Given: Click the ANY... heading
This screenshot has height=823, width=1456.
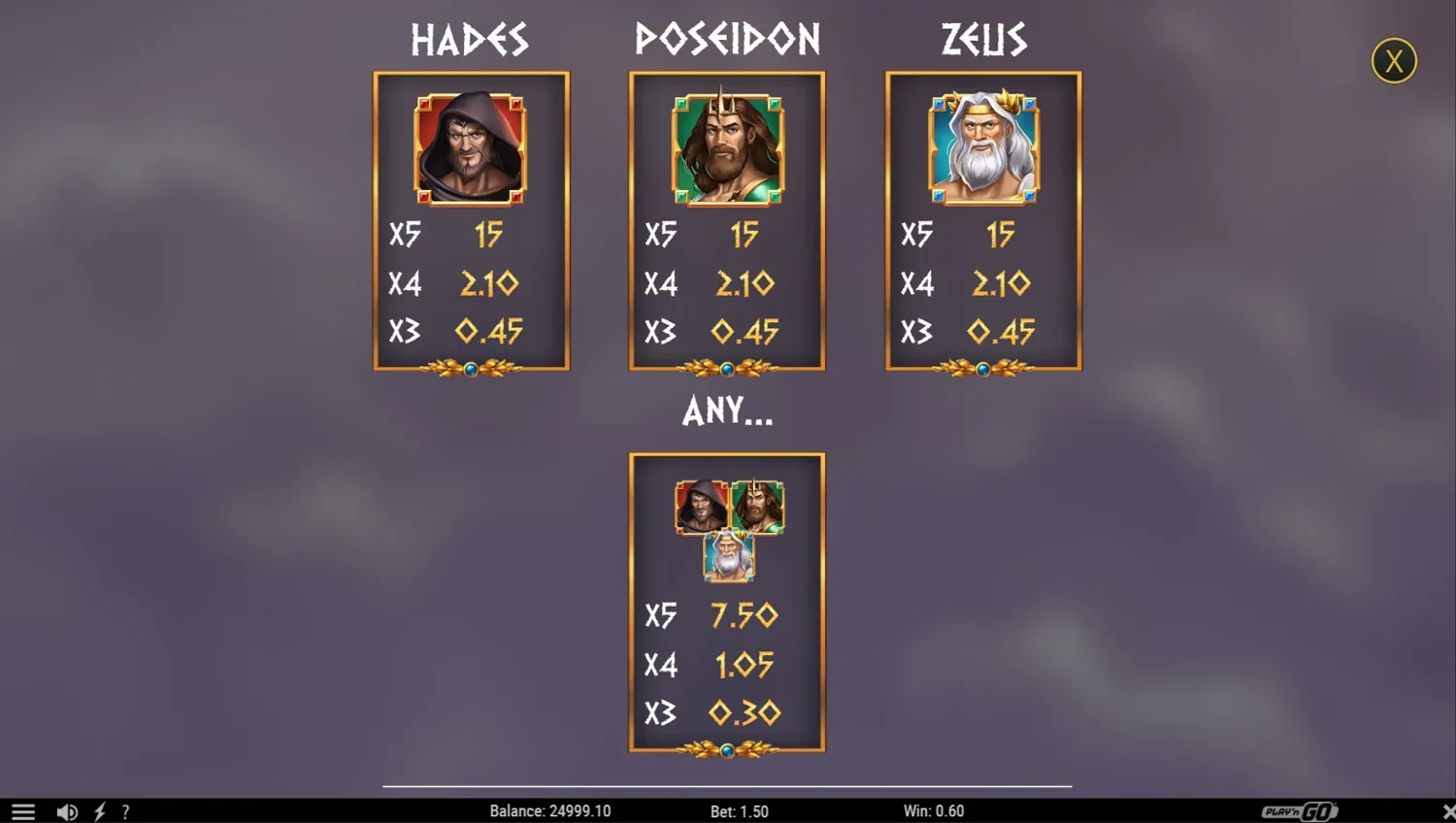Looking at the screenshot, I should (727, 411).
